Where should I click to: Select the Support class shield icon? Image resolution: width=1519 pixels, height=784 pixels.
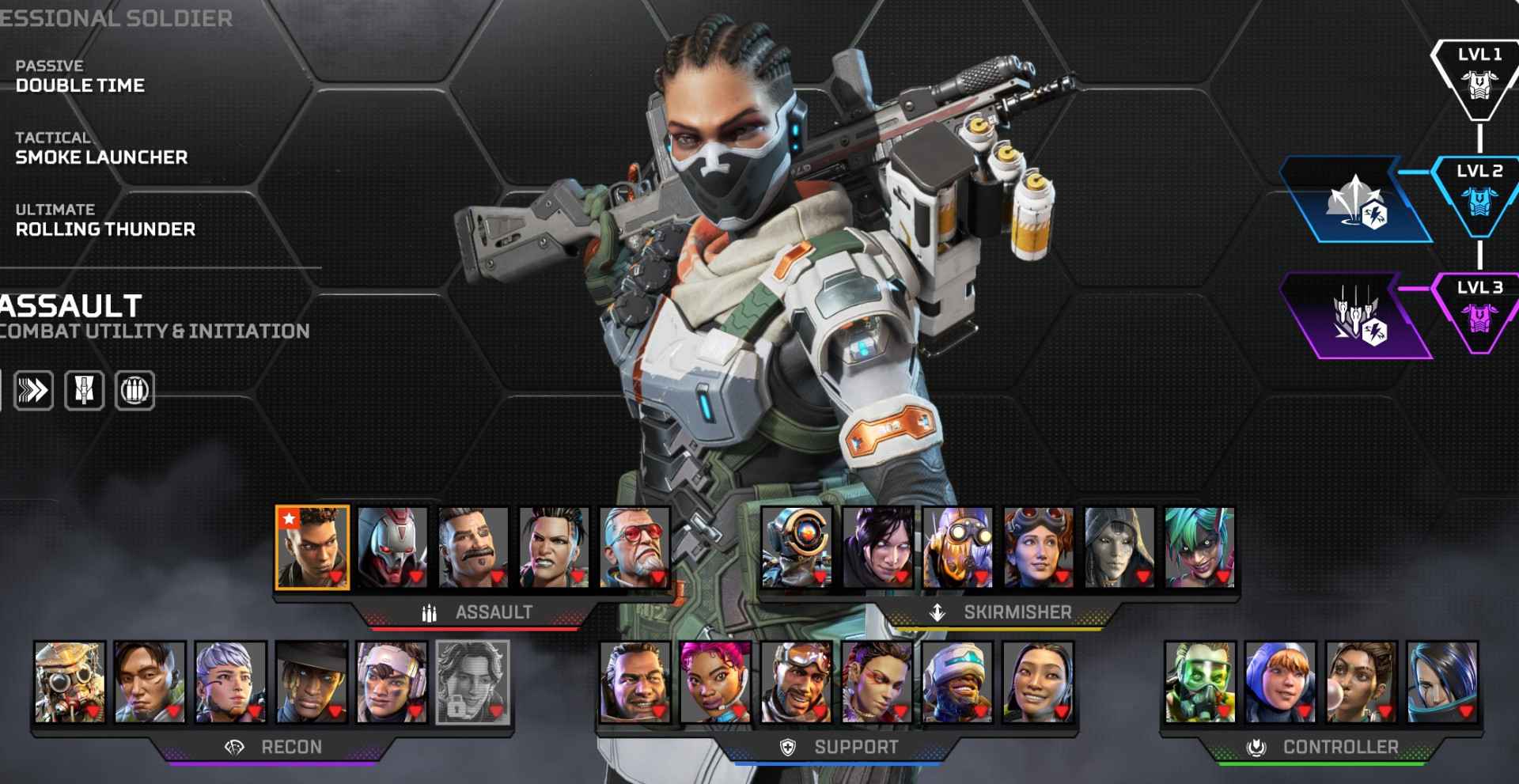pyautogui.click(x=787, y=745)
